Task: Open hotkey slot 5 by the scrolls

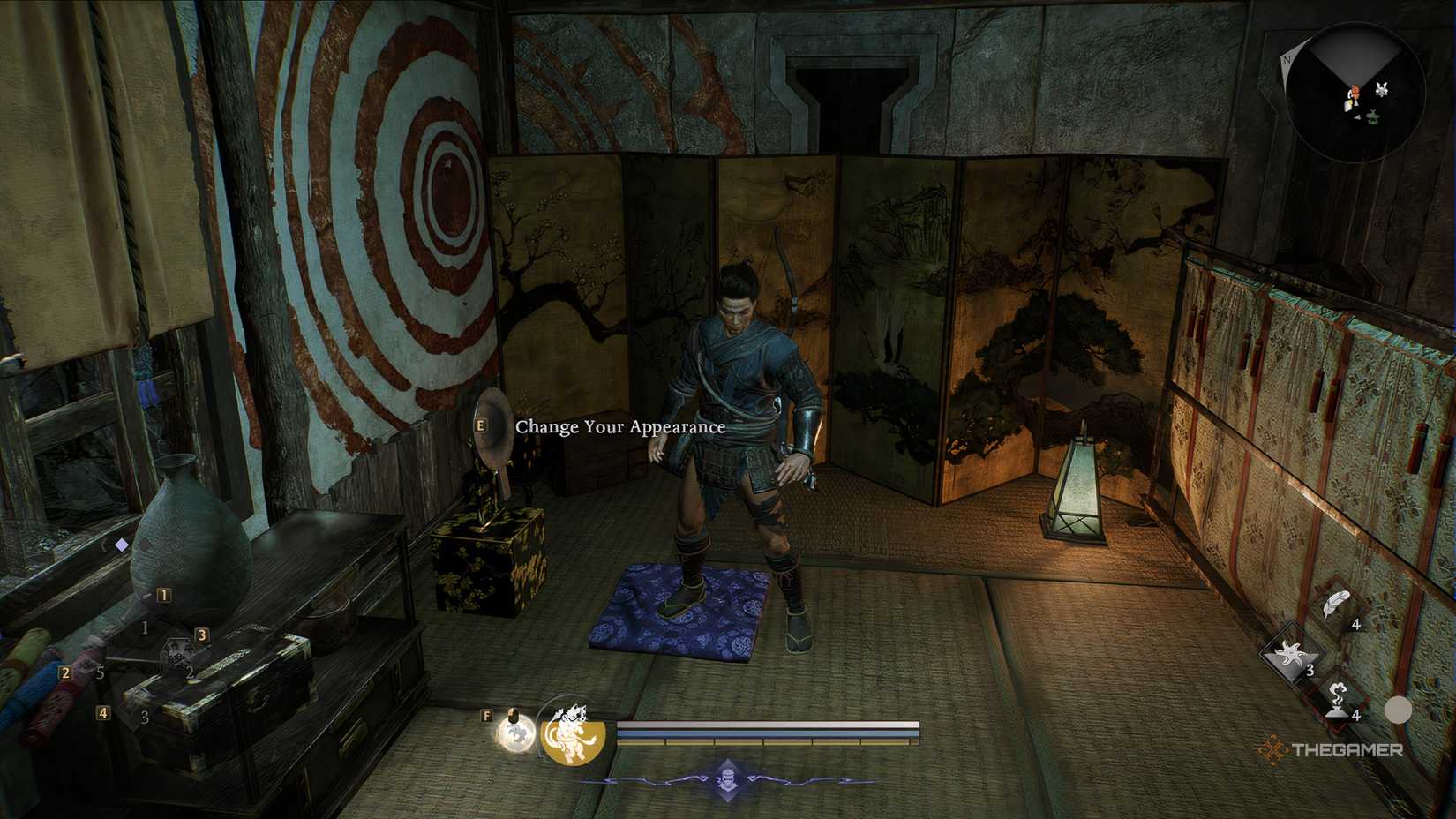Action: (100, 672)
